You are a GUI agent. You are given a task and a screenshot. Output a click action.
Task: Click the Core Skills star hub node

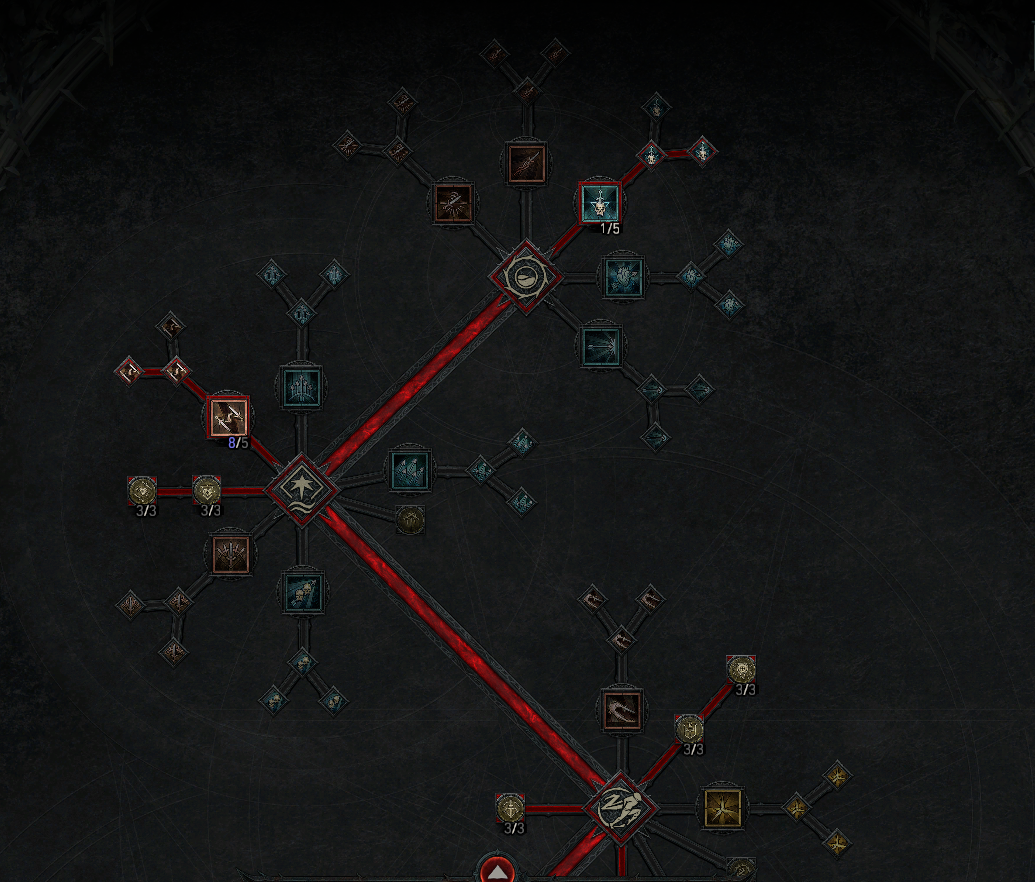coord(302,488)
